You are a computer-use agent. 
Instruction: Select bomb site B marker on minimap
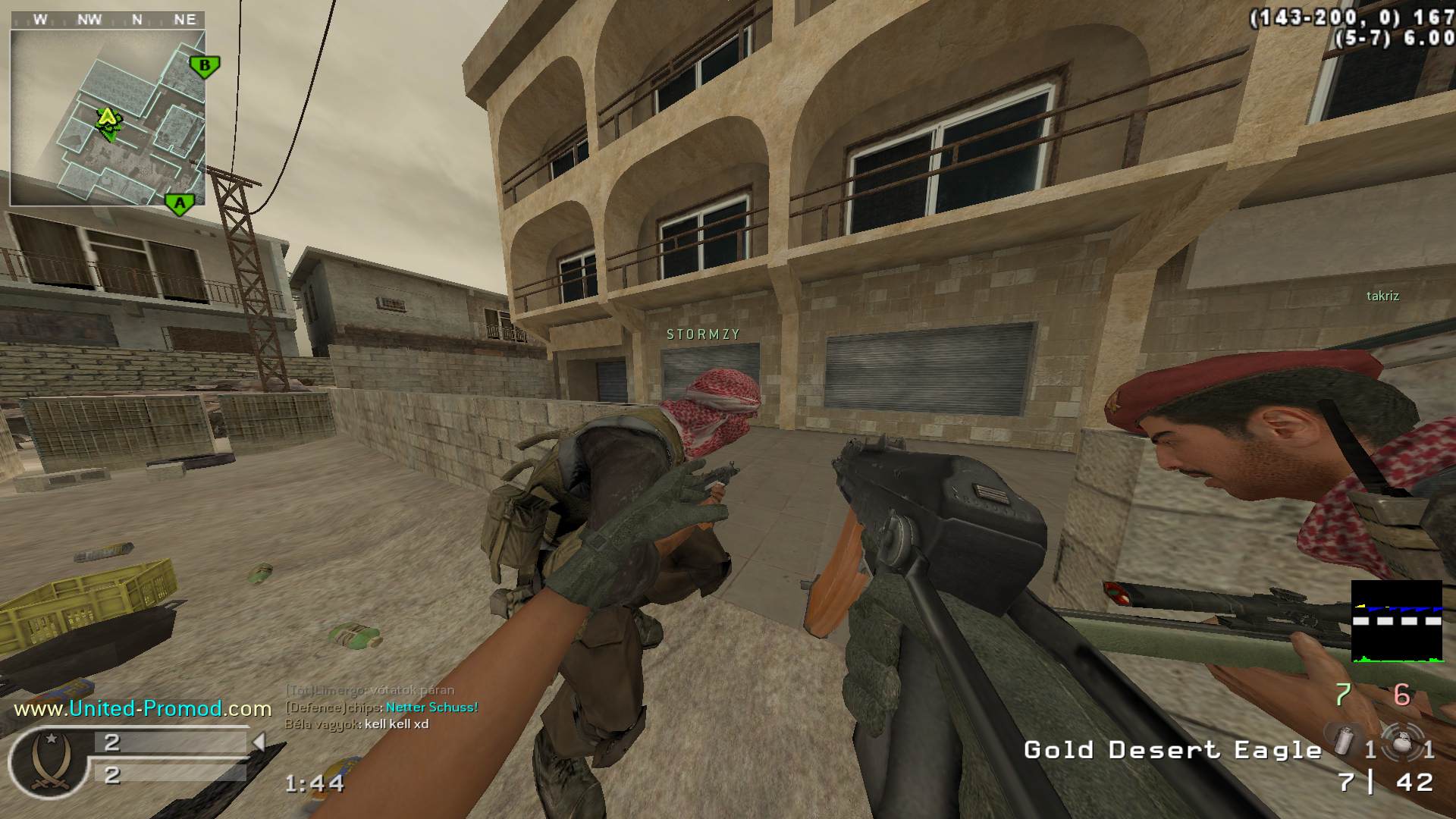click(204, 66)
